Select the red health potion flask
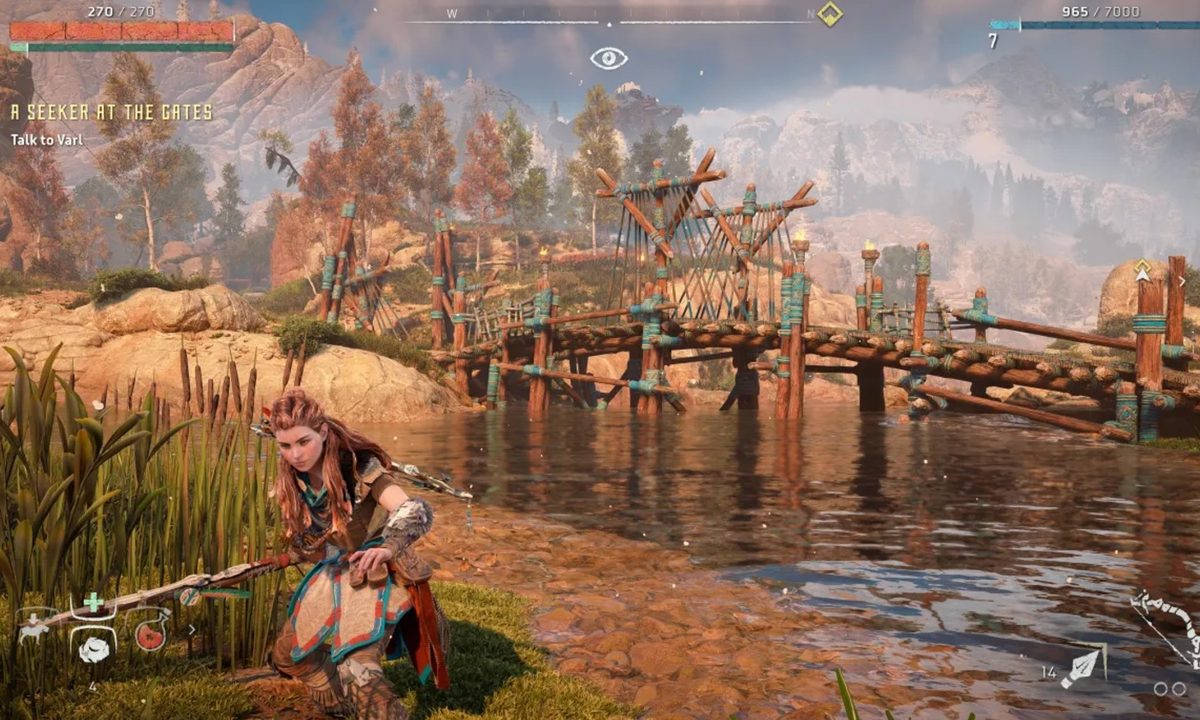 click(150, 634)
